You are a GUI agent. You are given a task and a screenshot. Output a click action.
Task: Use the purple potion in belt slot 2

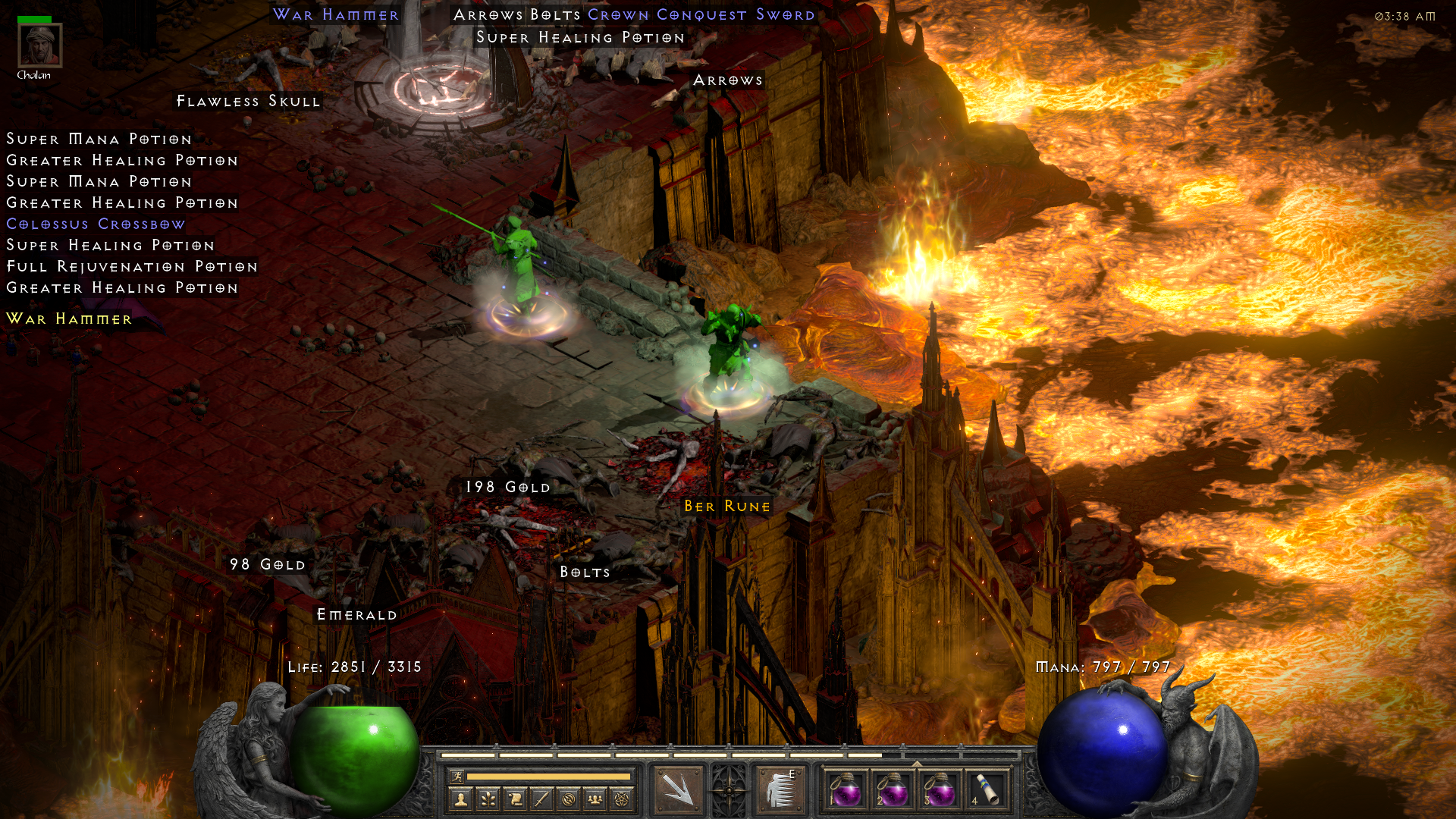point(893,789)
